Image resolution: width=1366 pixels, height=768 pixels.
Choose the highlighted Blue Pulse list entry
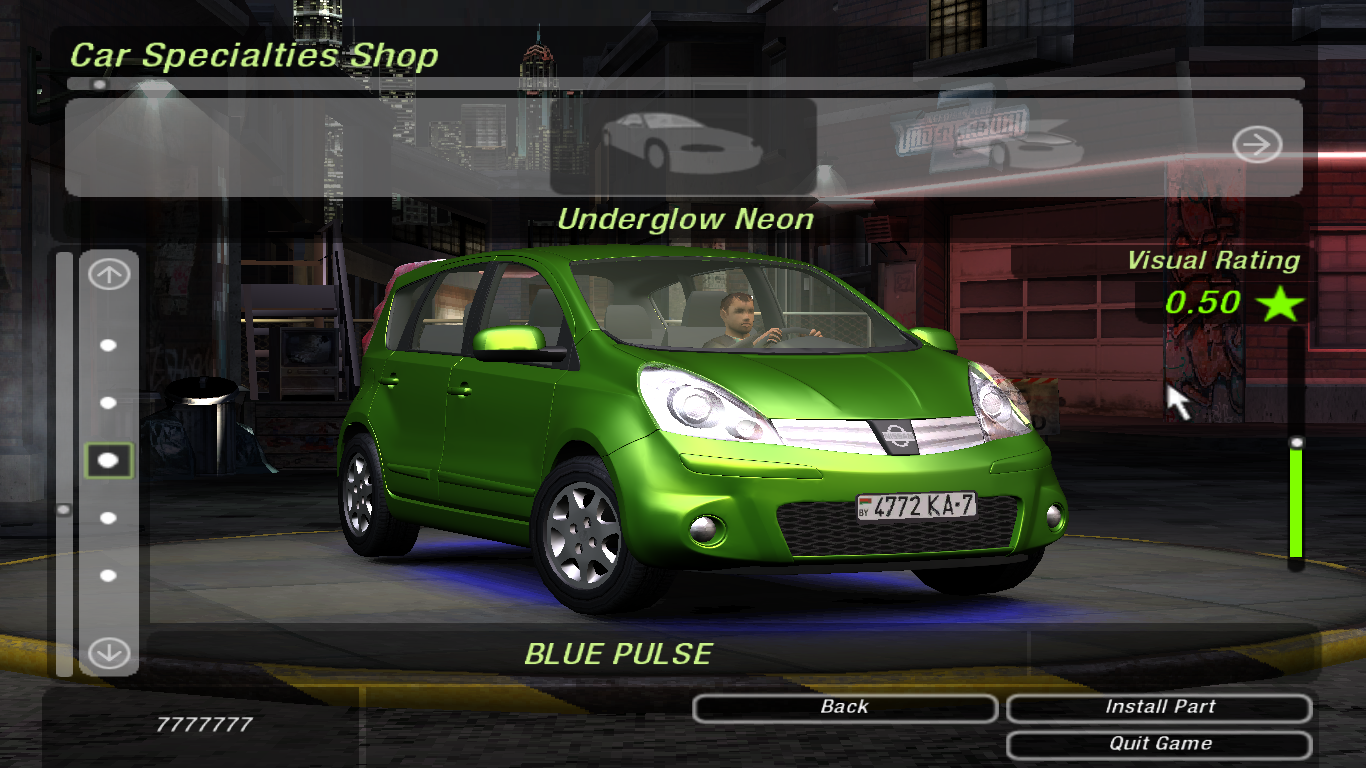[109, 460]
